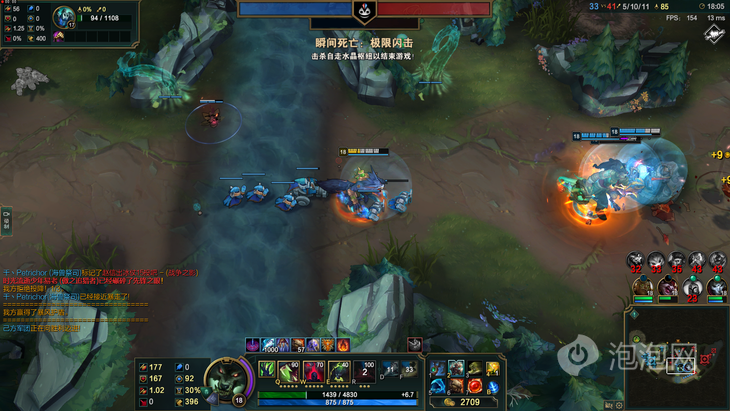Click the F summoner spell icon

pos(408,369)
